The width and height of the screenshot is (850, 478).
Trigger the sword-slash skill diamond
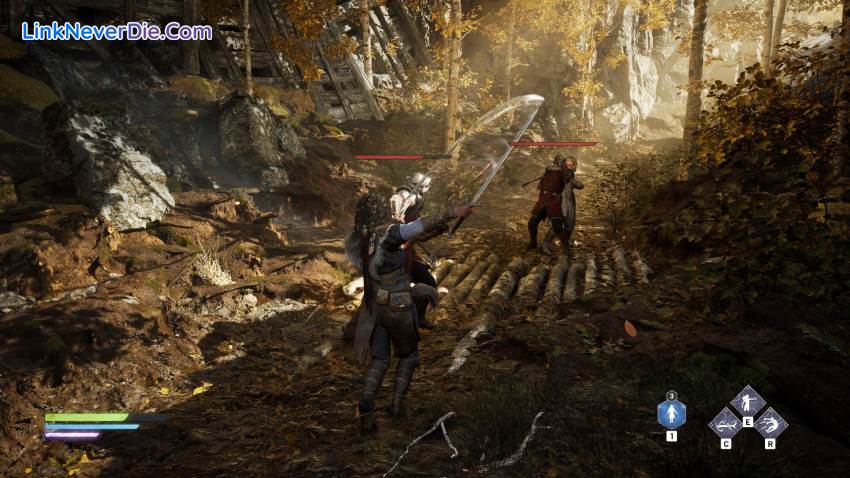pos(725,422)
